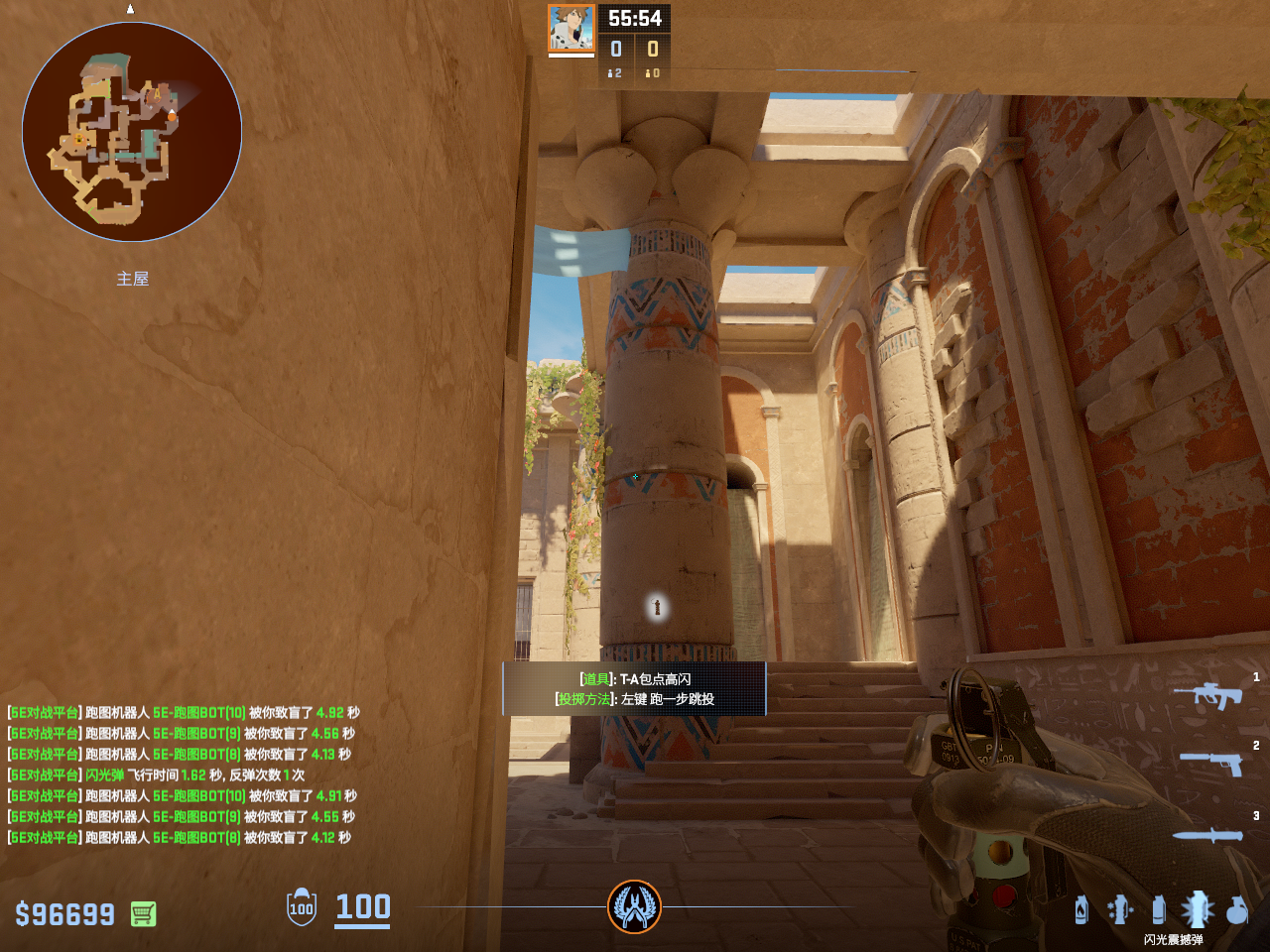
Task: Open the green buy-menu cart icon
Action: point(143,913)
